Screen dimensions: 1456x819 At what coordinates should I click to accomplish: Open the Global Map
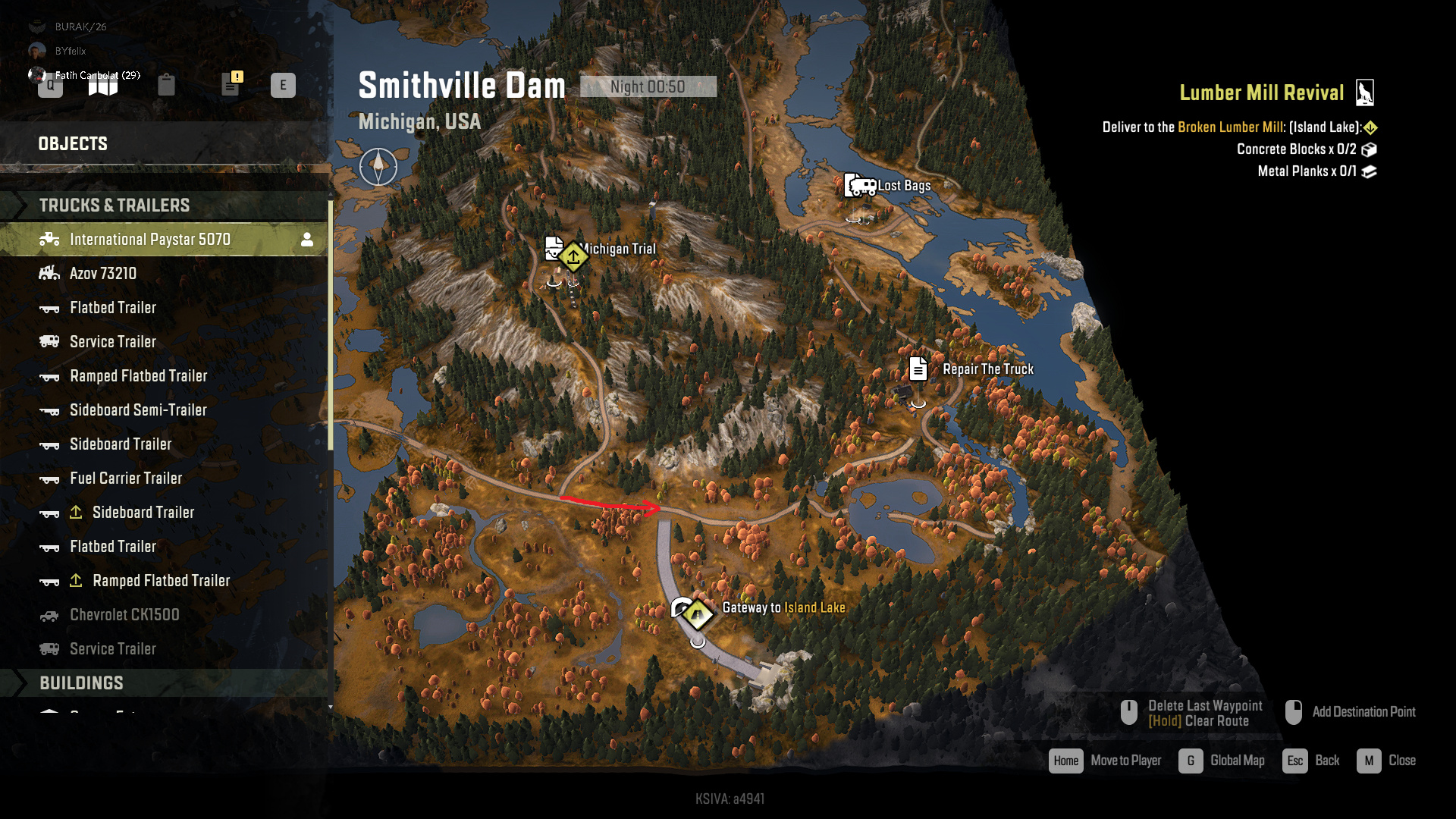1236,761
